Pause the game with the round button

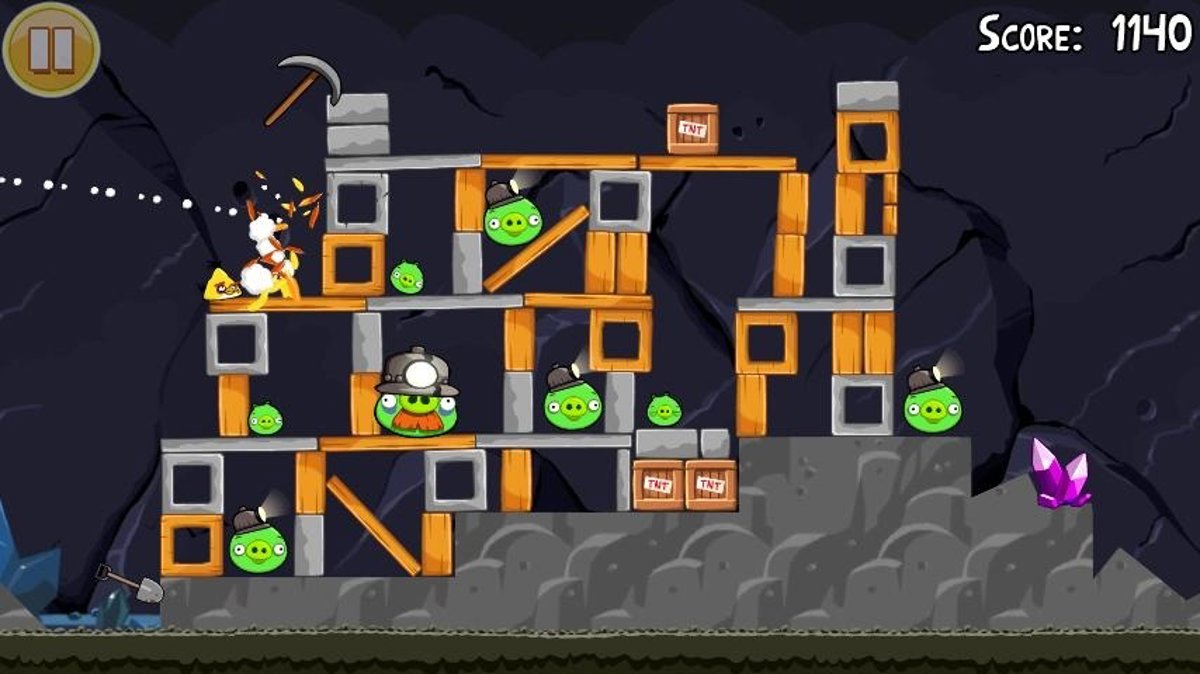(50, 48)
